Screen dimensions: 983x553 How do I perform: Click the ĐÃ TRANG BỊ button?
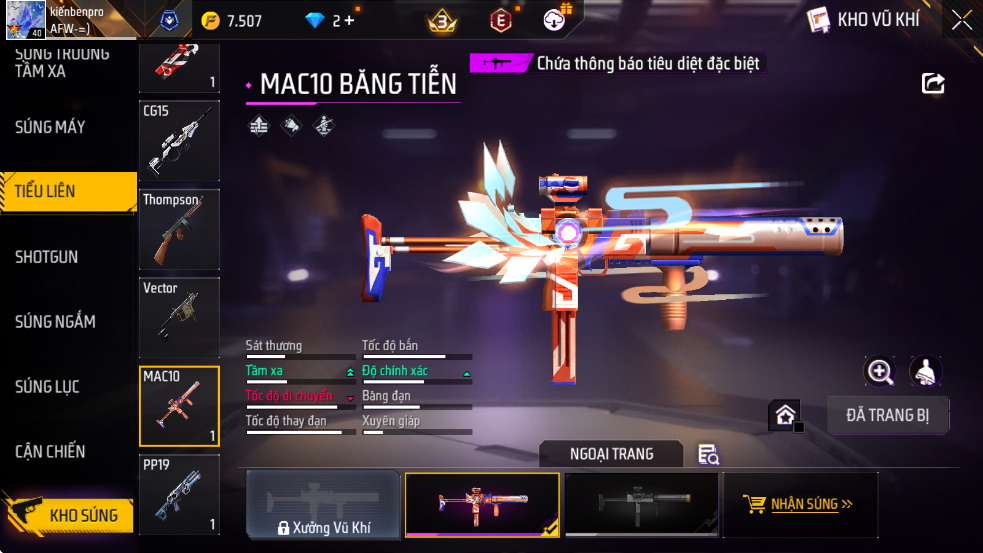[x=888, y=415]
